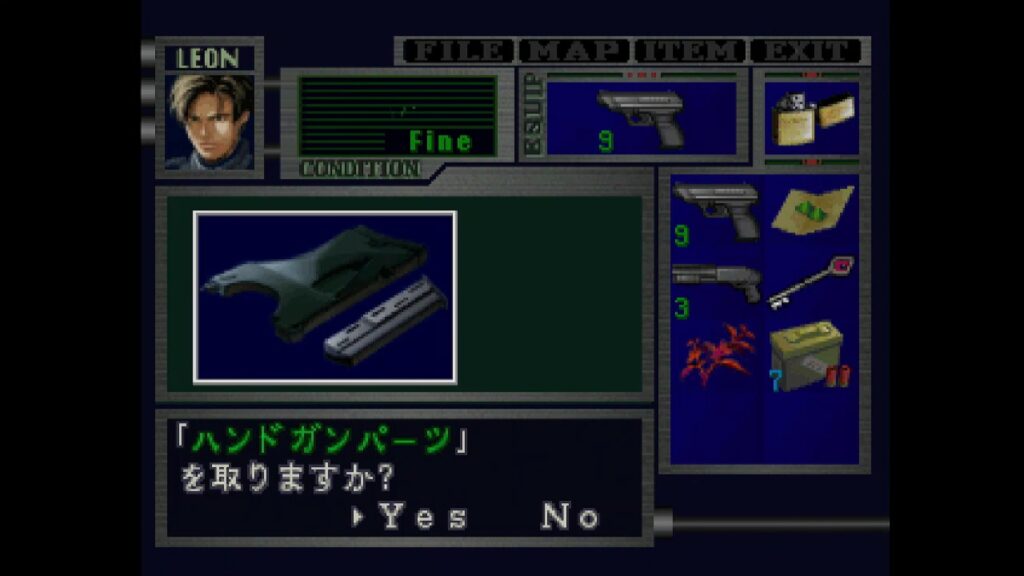Viewport: 1024px width, 576px height.
Task: Pick the shotgun inventory slot
Action: coord(716,285)
